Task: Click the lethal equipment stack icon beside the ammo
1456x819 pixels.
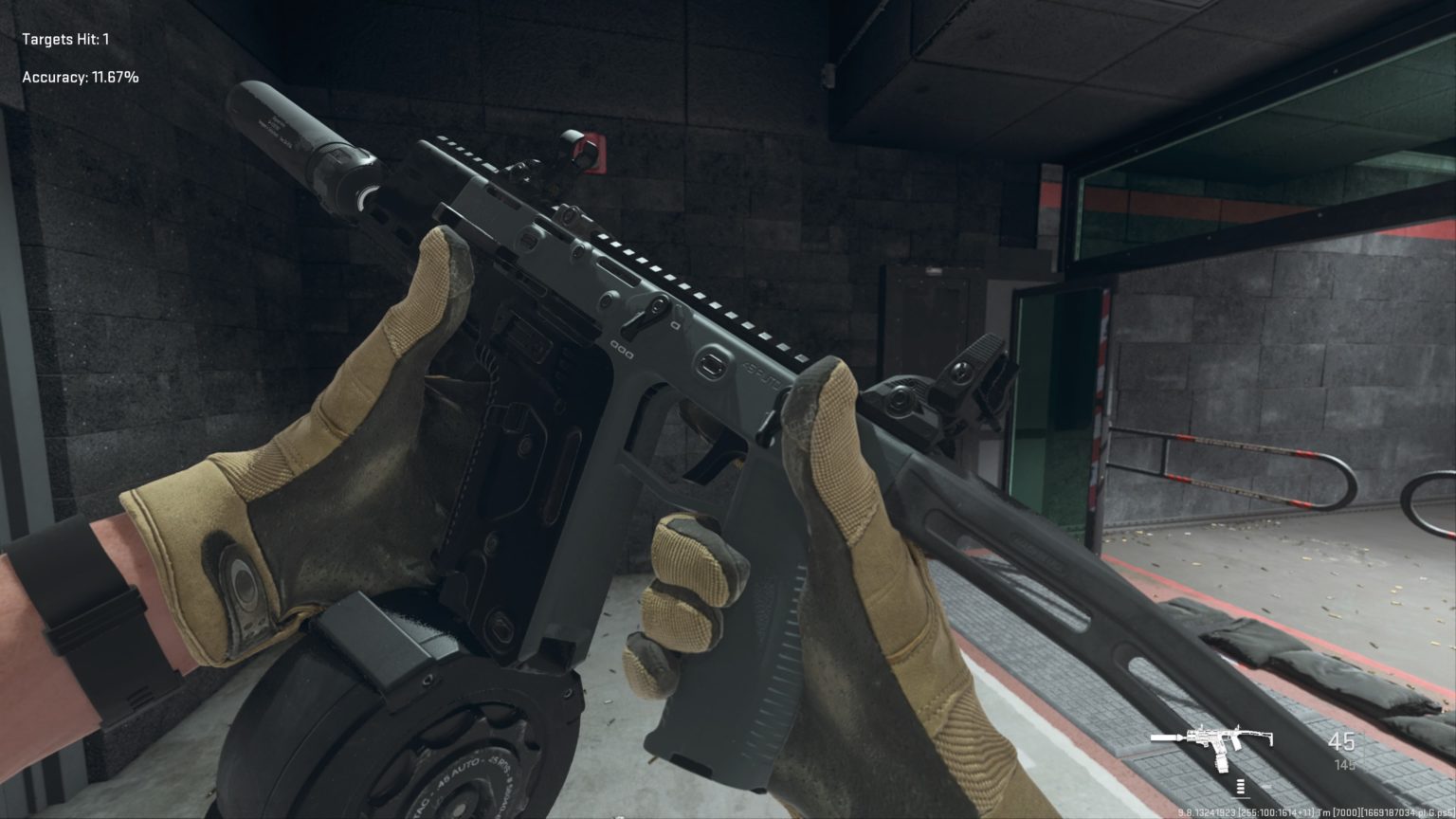Action: coord(1243,785)
